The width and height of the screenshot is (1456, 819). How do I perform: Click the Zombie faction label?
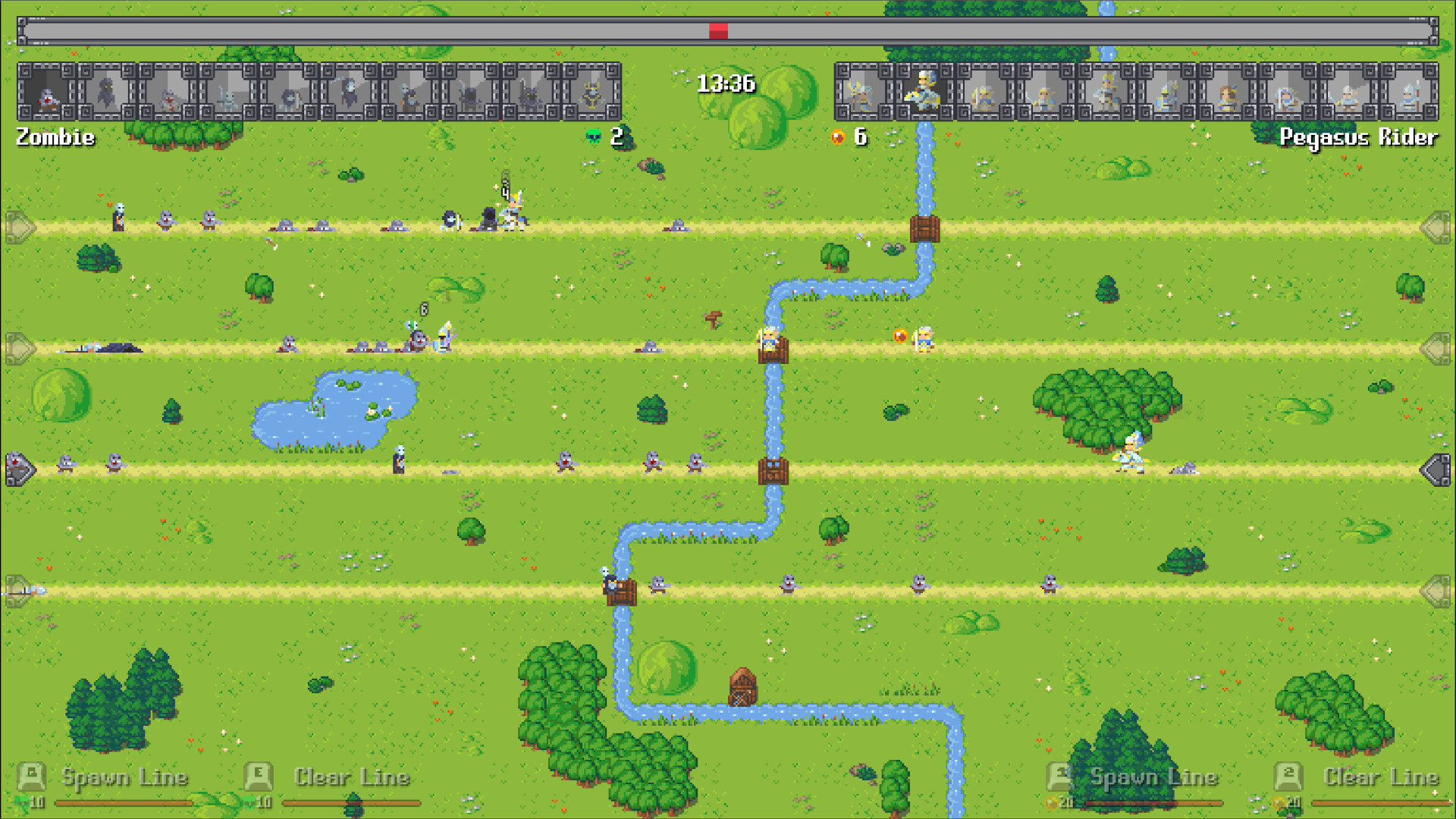click(x=53, y=138)
